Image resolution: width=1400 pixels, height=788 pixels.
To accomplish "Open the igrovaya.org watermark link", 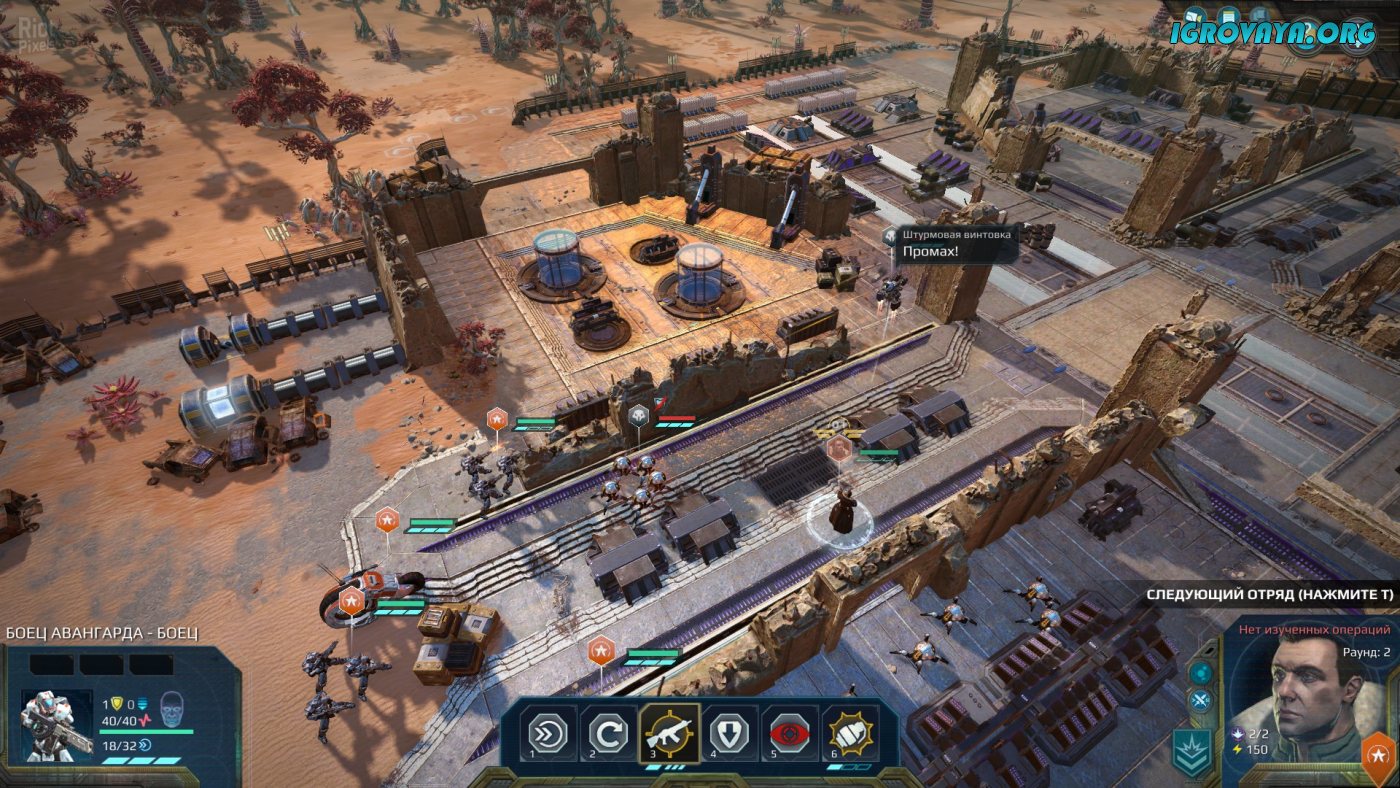I will 1273,32.
